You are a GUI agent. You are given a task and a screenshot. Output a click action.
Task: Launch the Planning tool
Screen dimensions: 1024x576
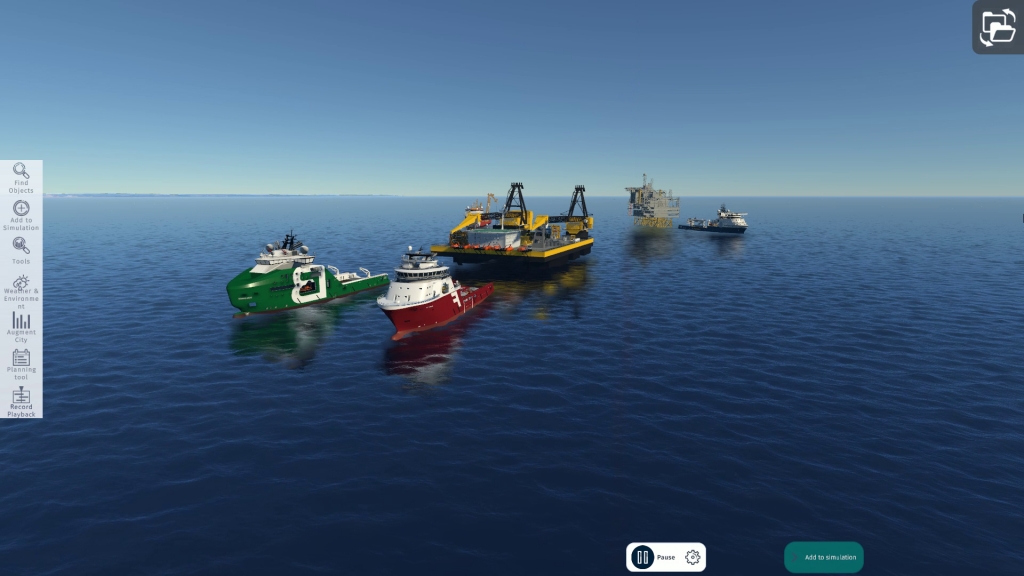click(x=21, y=363)
